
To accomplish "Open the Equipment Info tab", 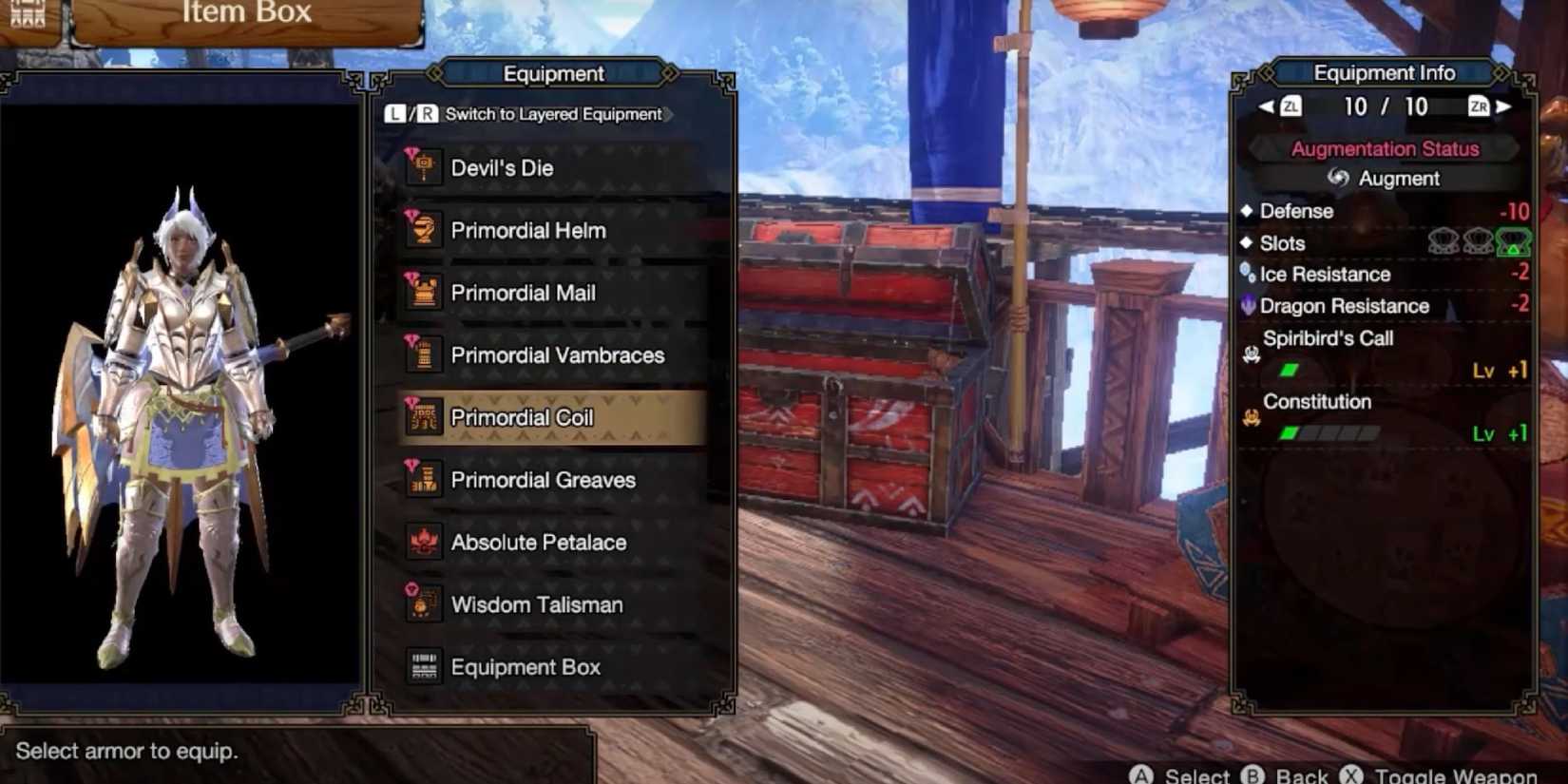I will pyautogui.click(x=1383, y=73).
